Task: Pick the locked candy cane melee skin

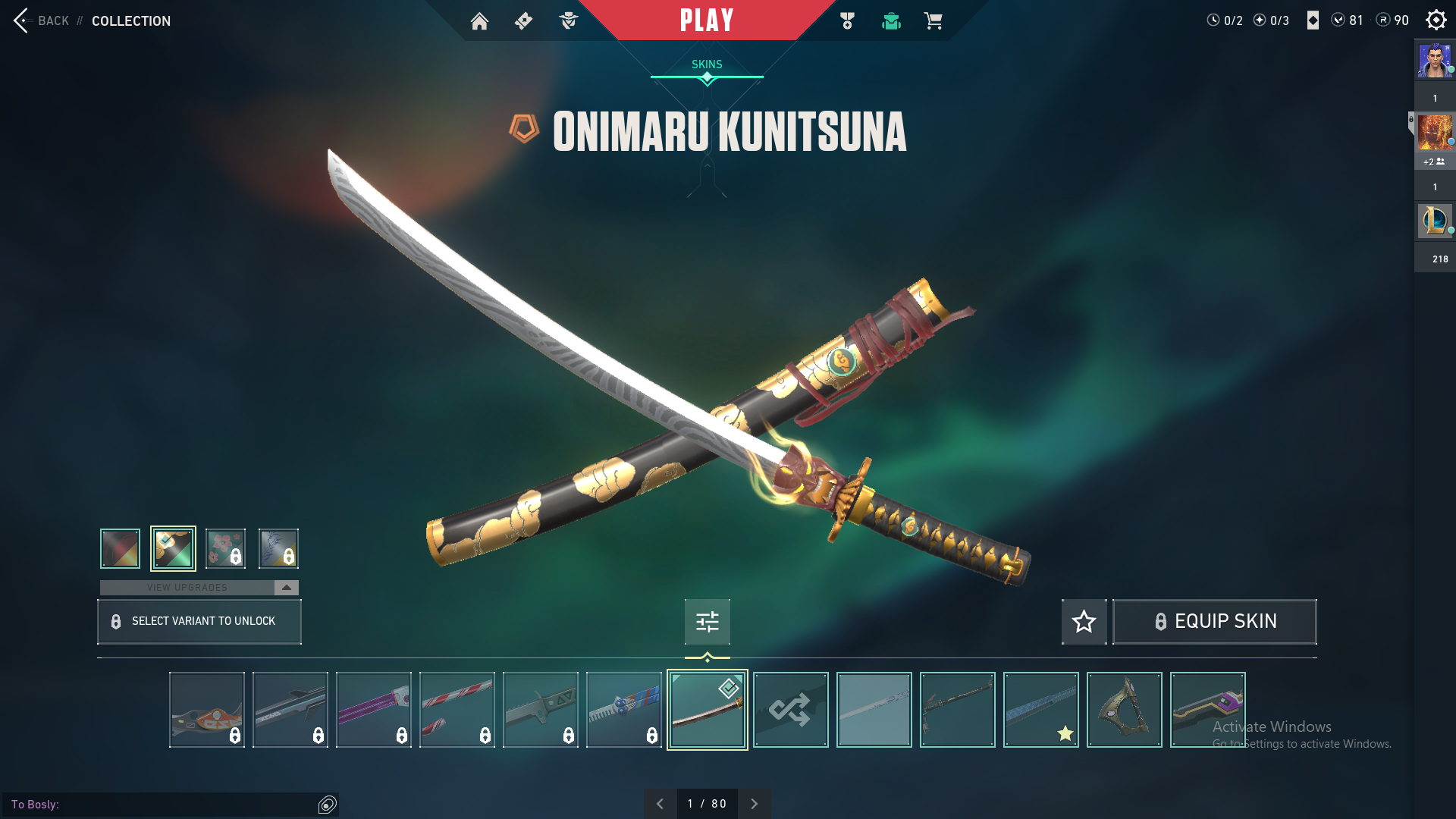Action: [457, 710]
